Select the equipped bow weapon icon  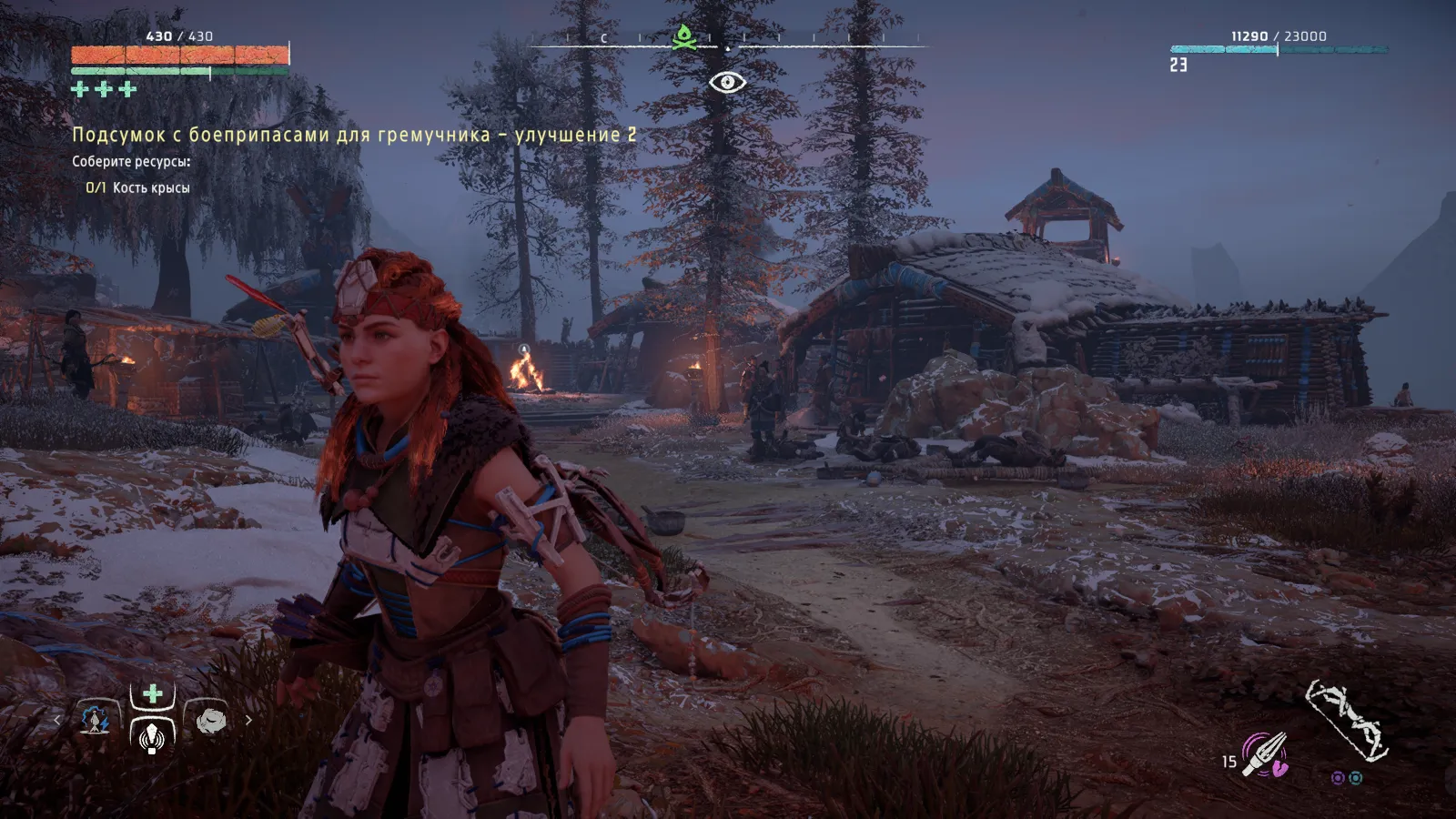pyautogui.click(x=1346, y=720)
